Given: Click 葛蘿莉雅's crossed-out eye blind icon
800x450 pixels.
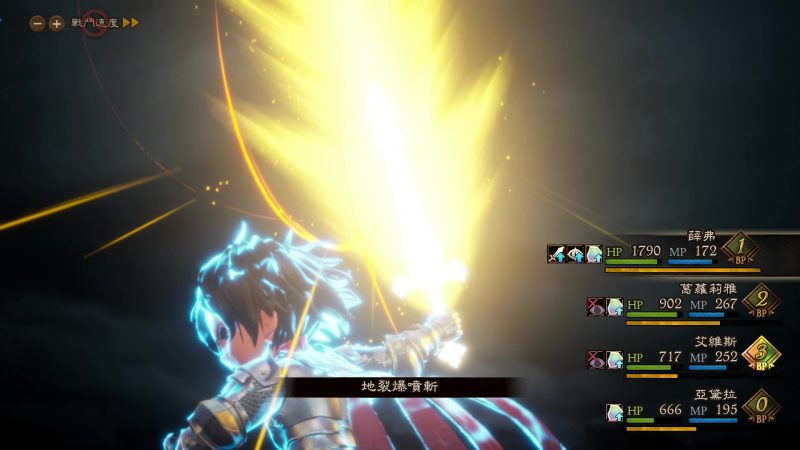Looking at the screenshot, I should coord(596,305).
